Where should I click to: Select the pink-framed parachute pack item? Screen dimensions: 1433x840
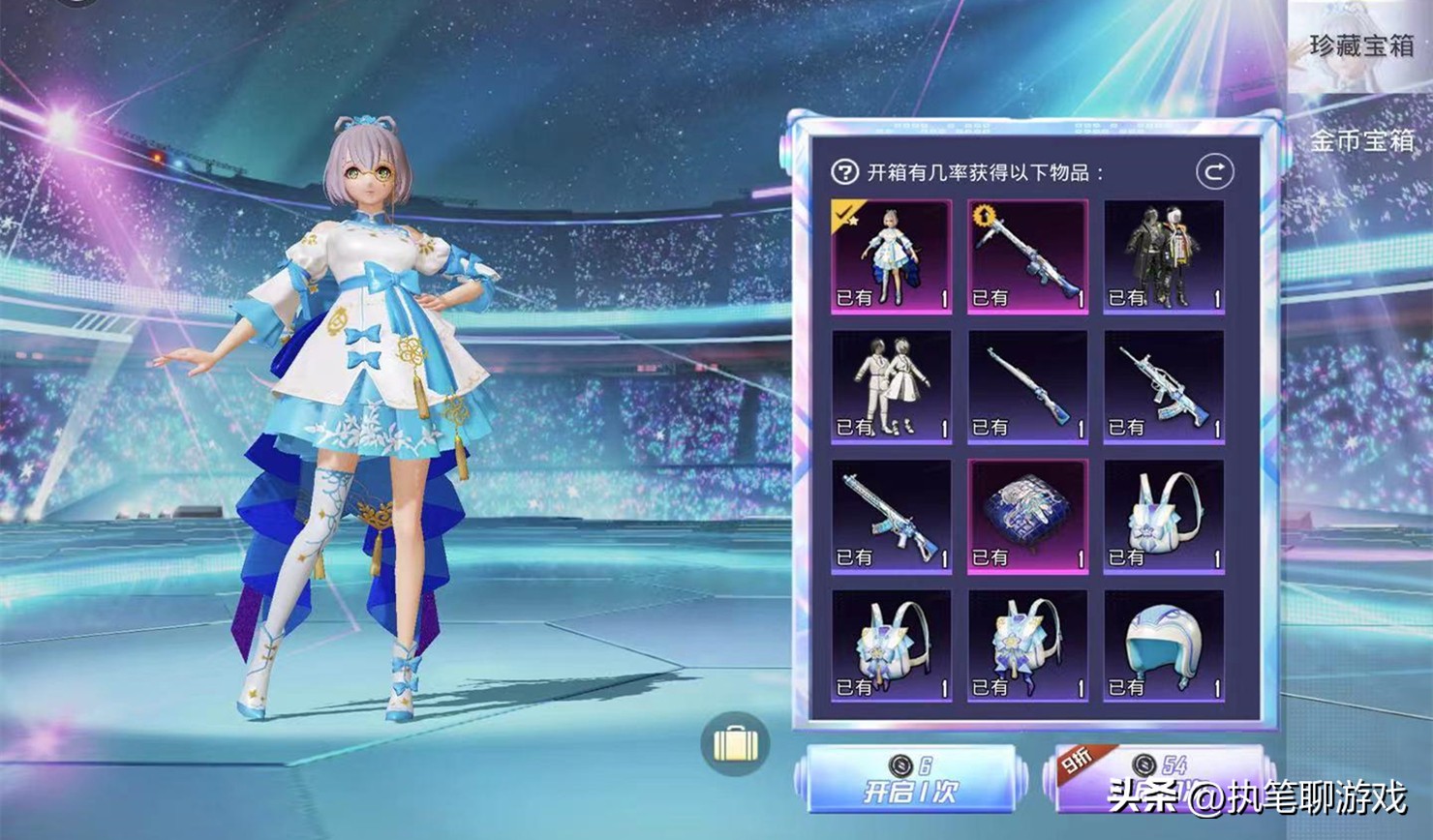pyautogui.click(x=1027, y=517)
